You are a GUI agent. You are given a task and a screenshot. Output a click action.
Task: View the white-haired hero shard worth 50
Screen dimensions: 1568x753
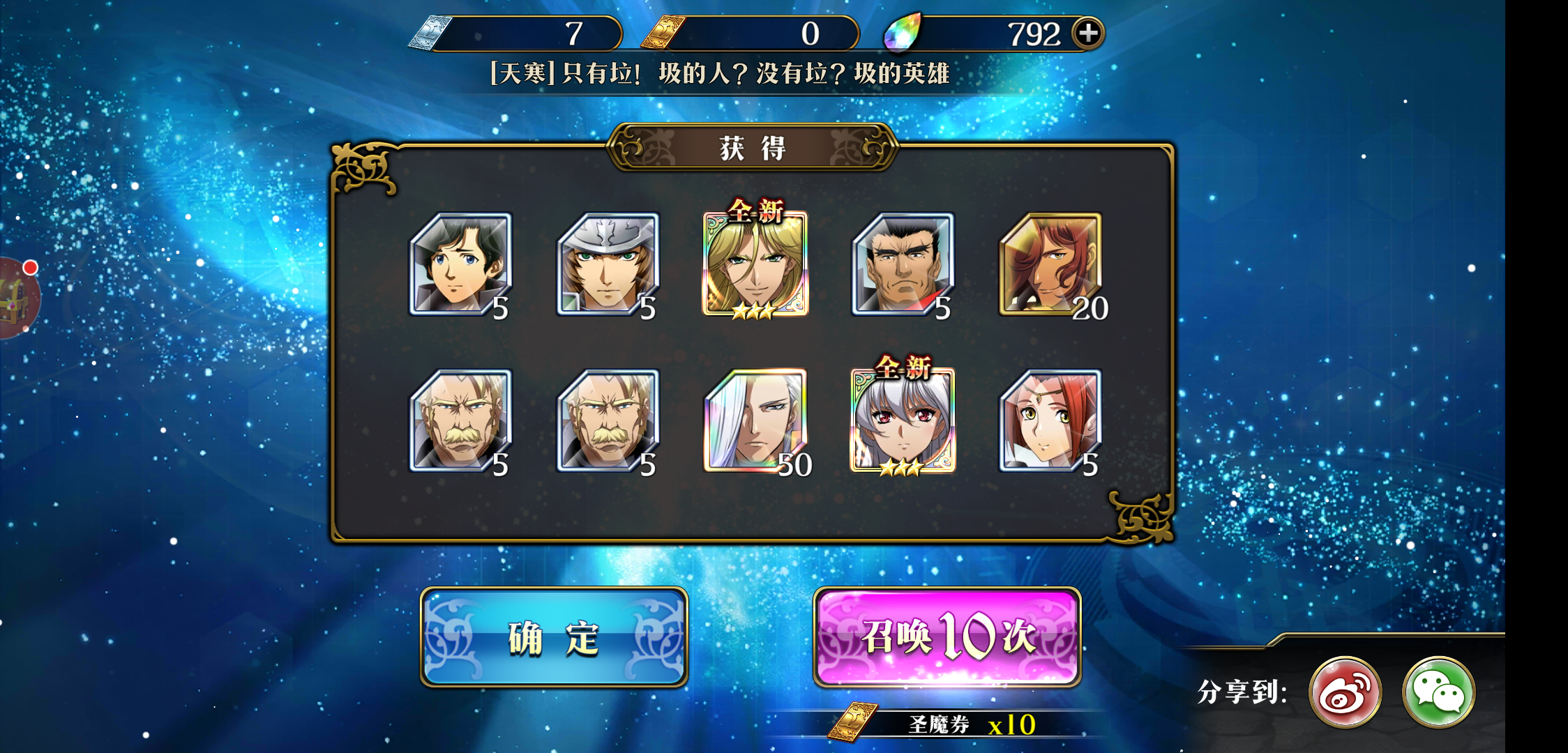click(755, 421)
